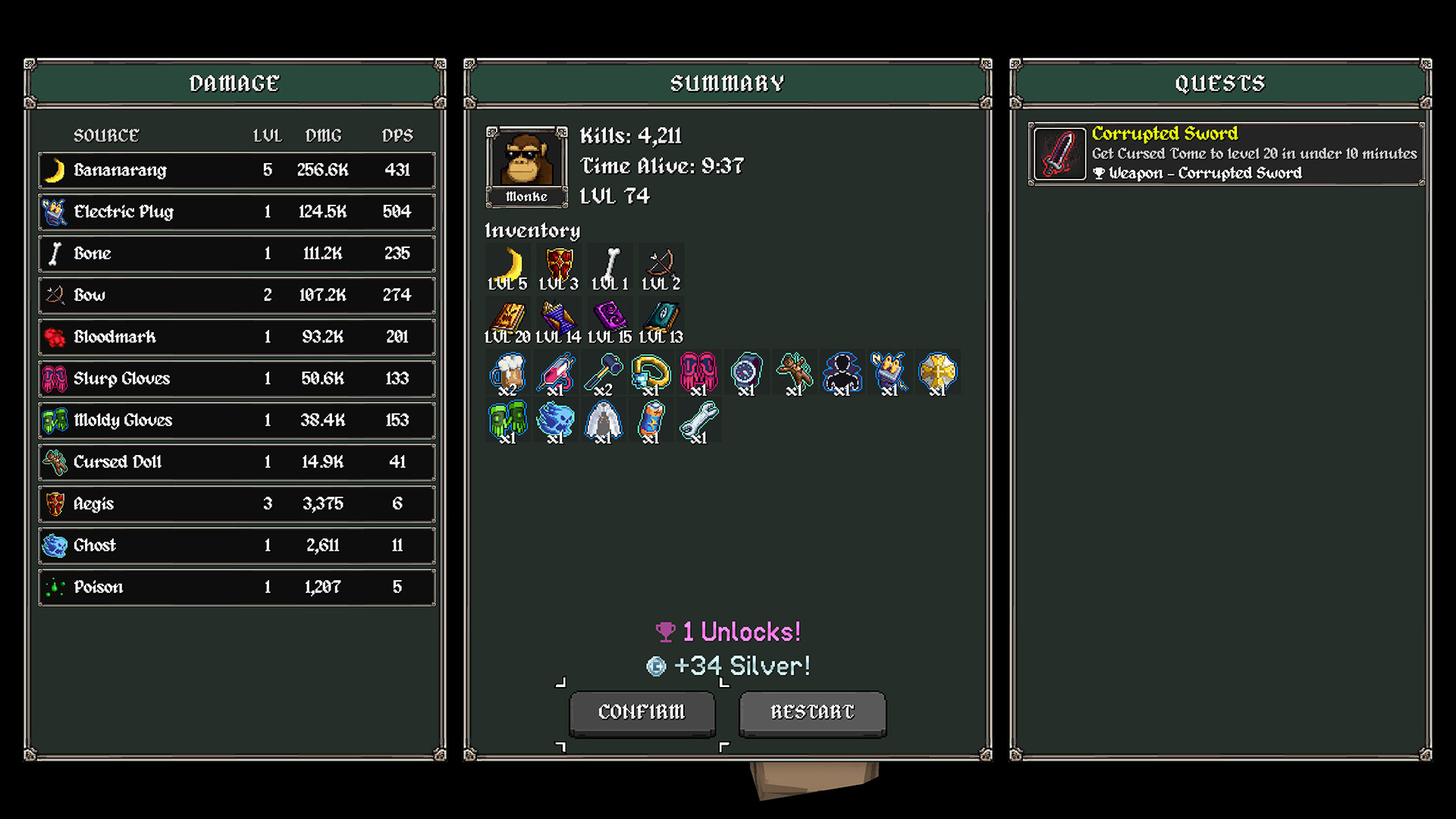Choose the green moldy gloves item
Viewport: 1456px width, 819px height.
(507, 420)
